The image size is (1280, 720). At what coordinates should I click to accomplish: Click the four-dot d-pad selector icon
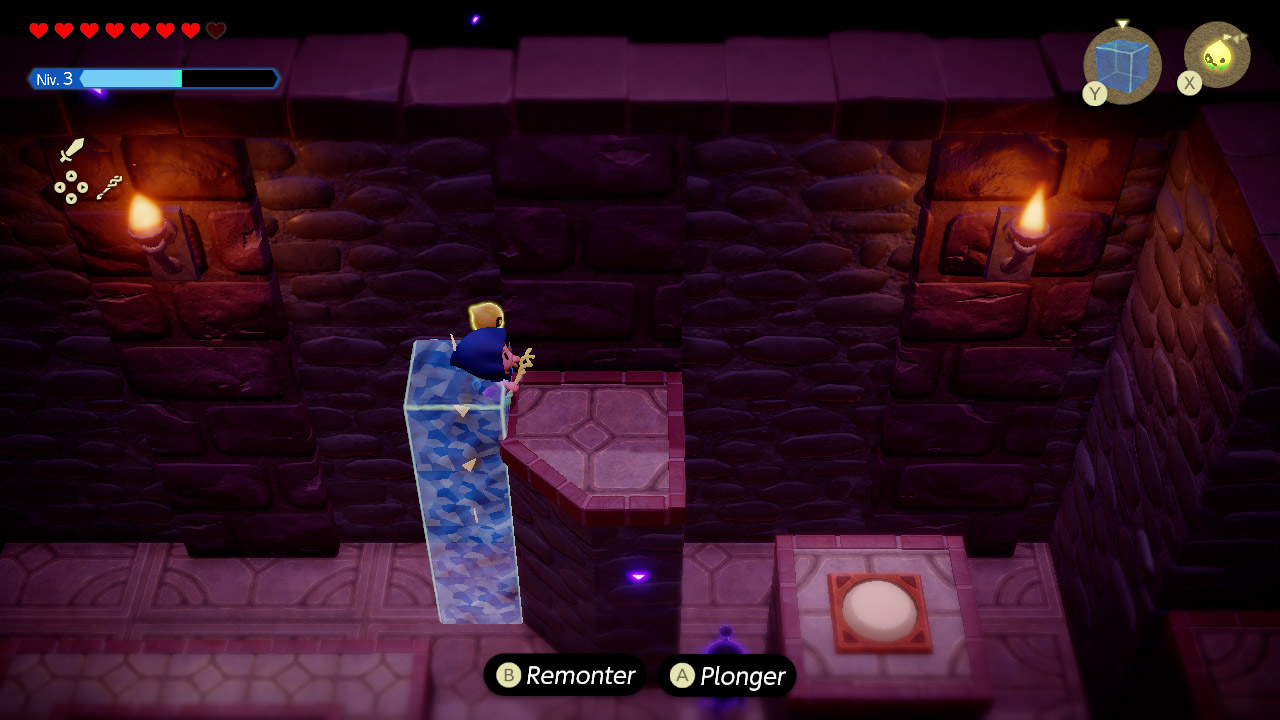(x=71, y=187)
